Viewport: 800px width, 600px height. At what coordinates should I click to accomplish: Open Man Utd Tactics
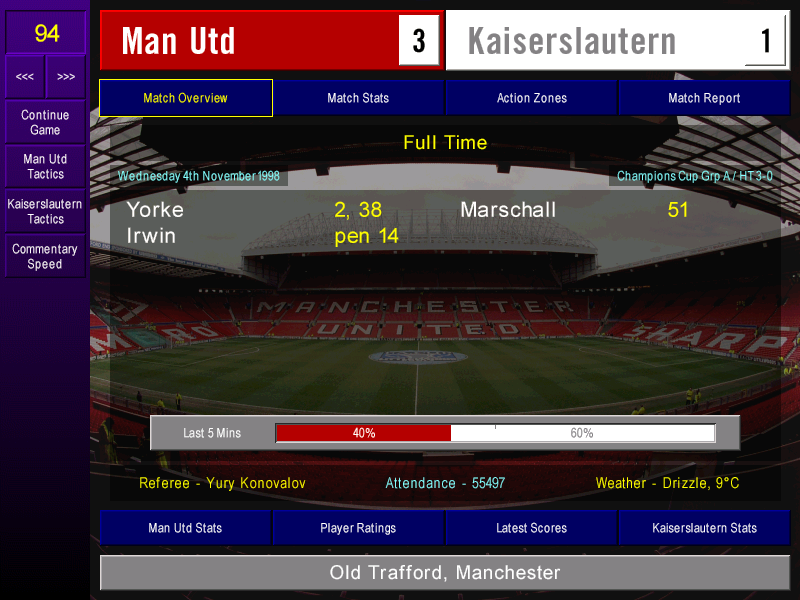click(45, 166)
